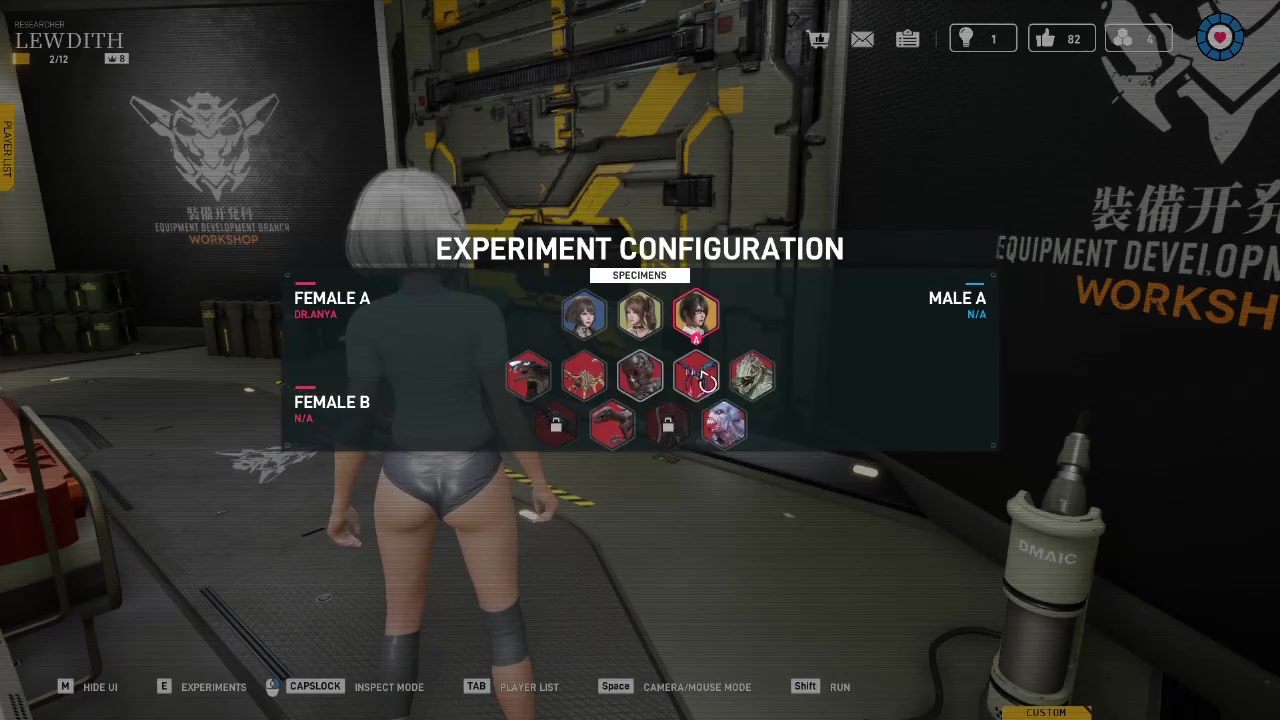Pick the dark beaked creature specimen
Screen dimensions: 1280x720
(x=528, y=377)
